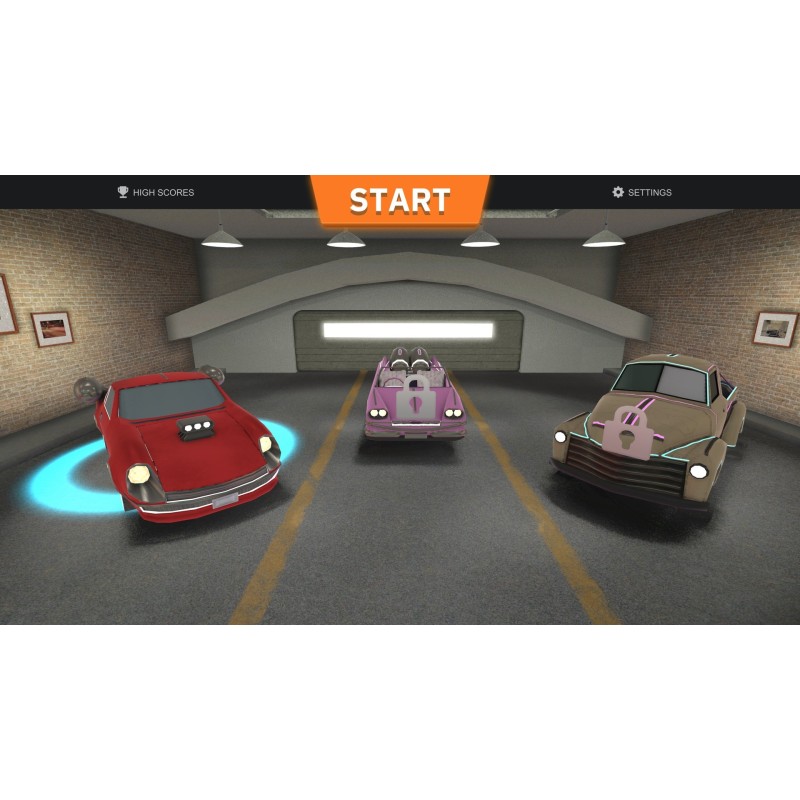800x800 pixels.
Task: Open the Settings menu
Action: (x=642, y=192)
